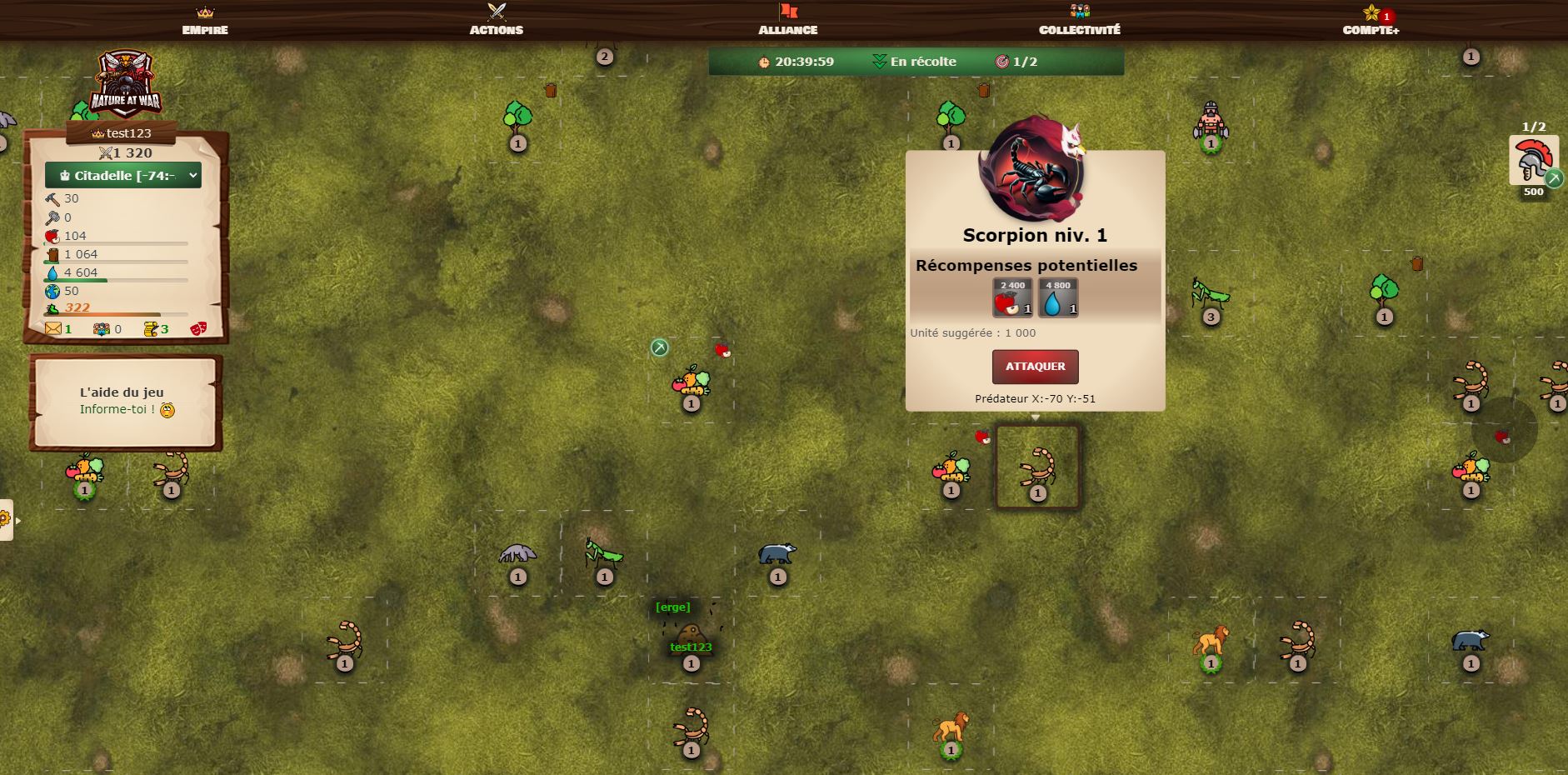Open the Alliance menu
Screen dimensions: 1568x775
click(787, 20)
